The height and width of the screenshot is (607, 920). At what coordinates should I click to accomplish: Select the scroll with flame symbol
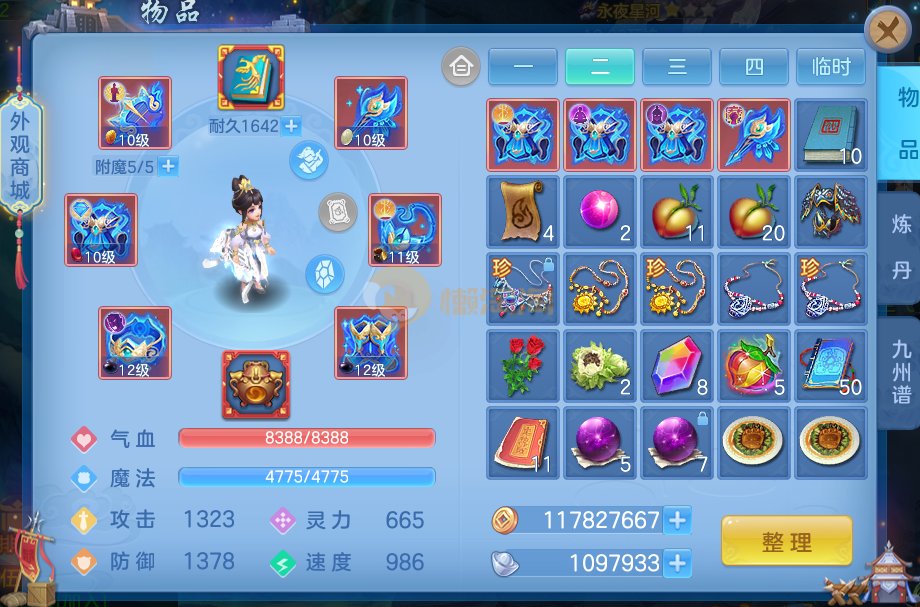tap(523, 211)
